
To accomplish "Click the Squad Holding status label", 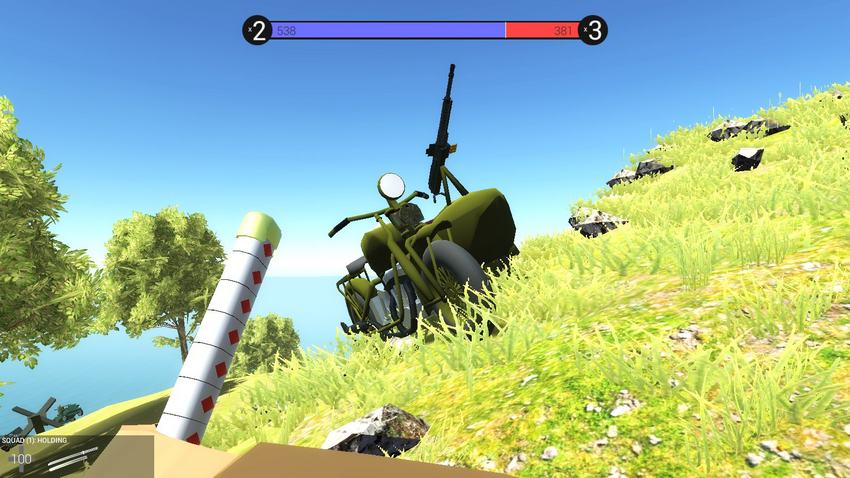I will click(34, 439).
